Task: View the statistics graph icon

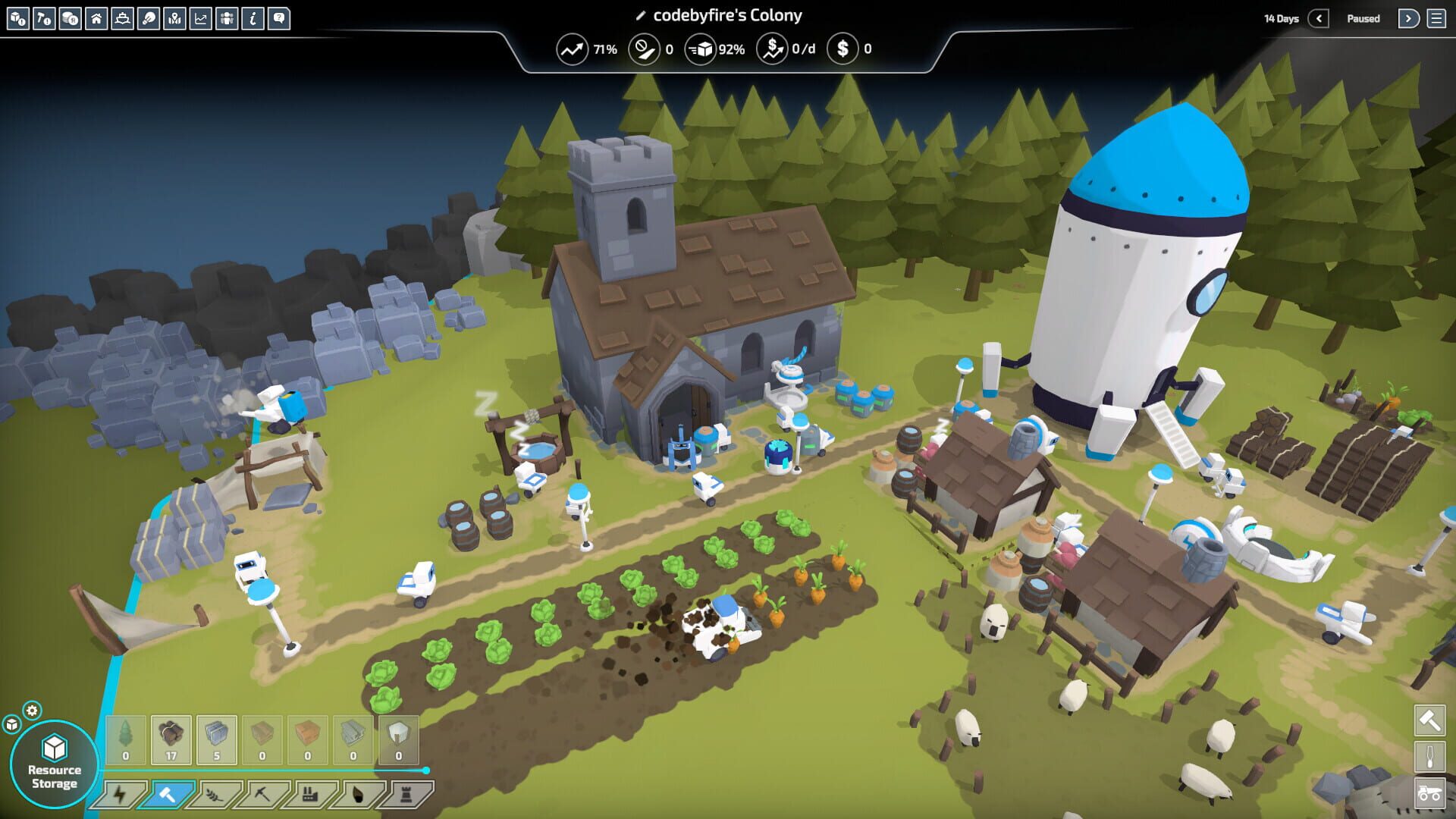Action: (199, 17)
